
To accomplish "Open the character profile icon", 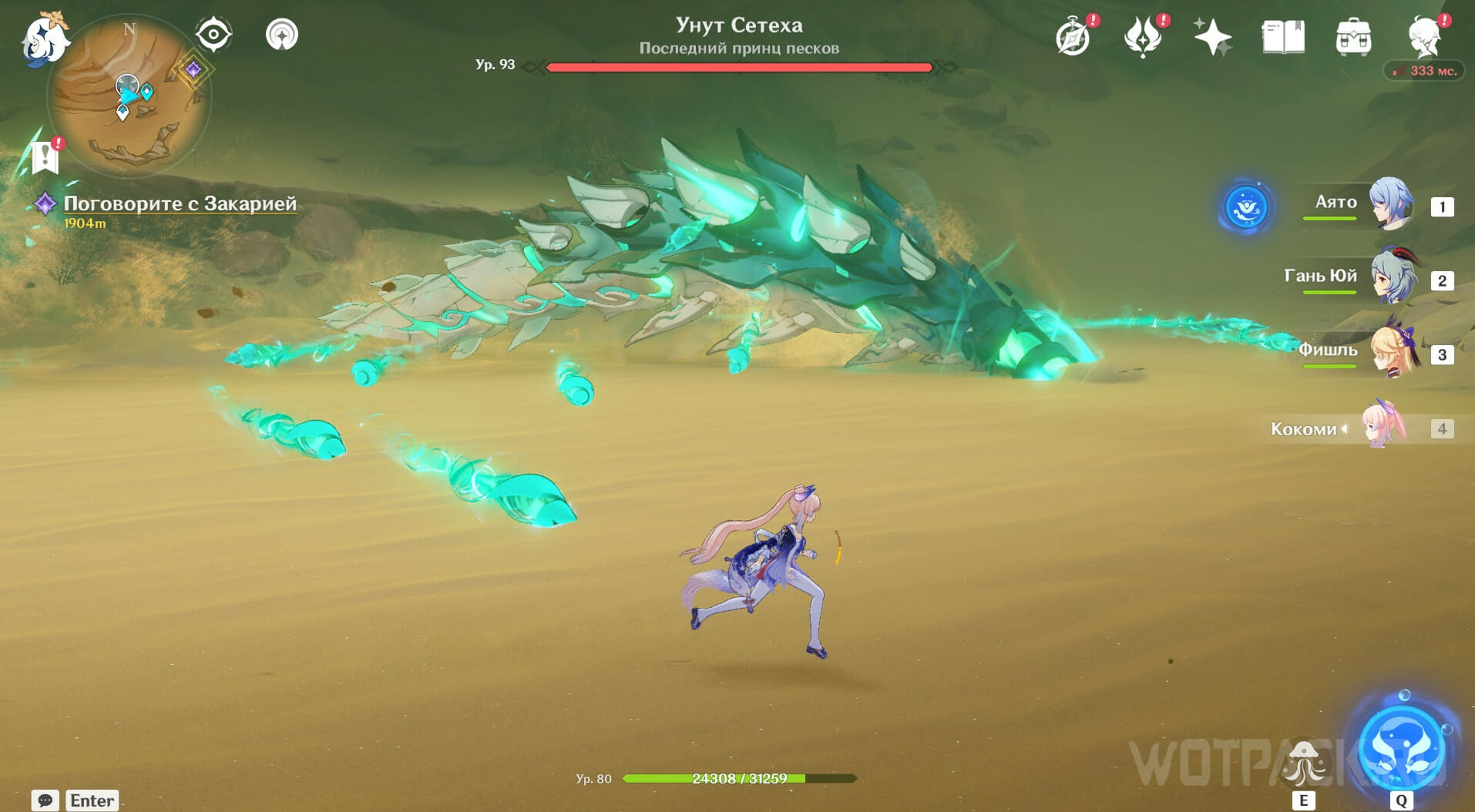I will click(x=1425, y=37).
